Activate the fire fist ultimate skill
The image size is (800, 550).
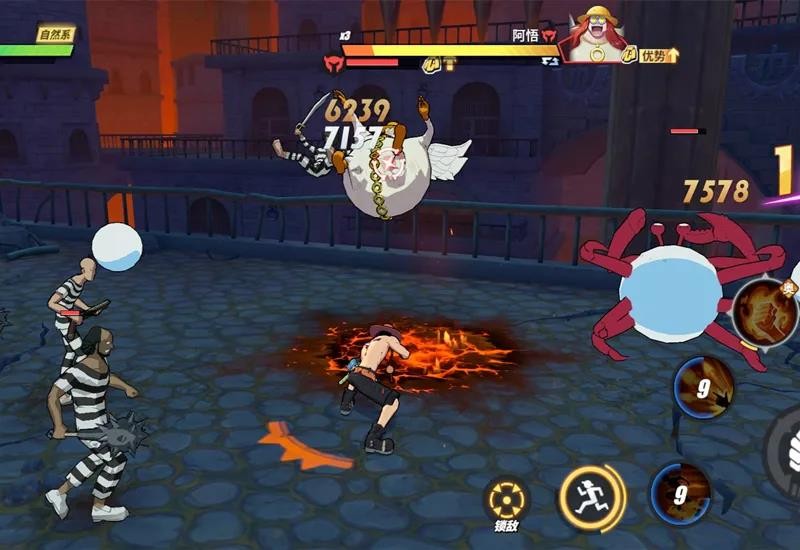click(765, 310)
